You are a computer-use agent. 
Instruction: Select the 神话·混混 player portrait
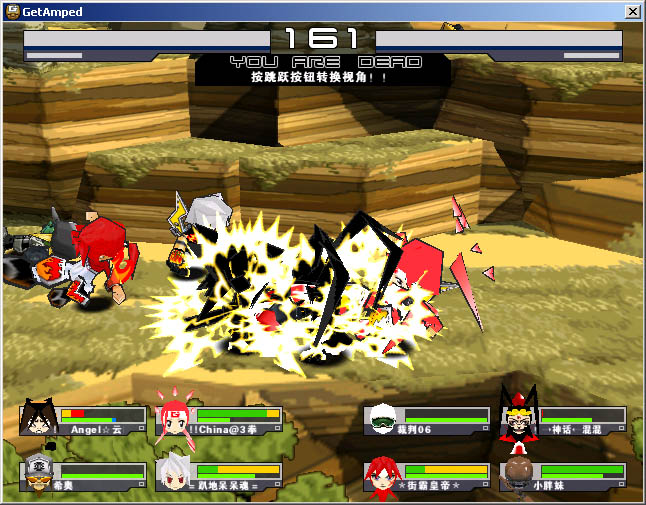coord(518,419)
